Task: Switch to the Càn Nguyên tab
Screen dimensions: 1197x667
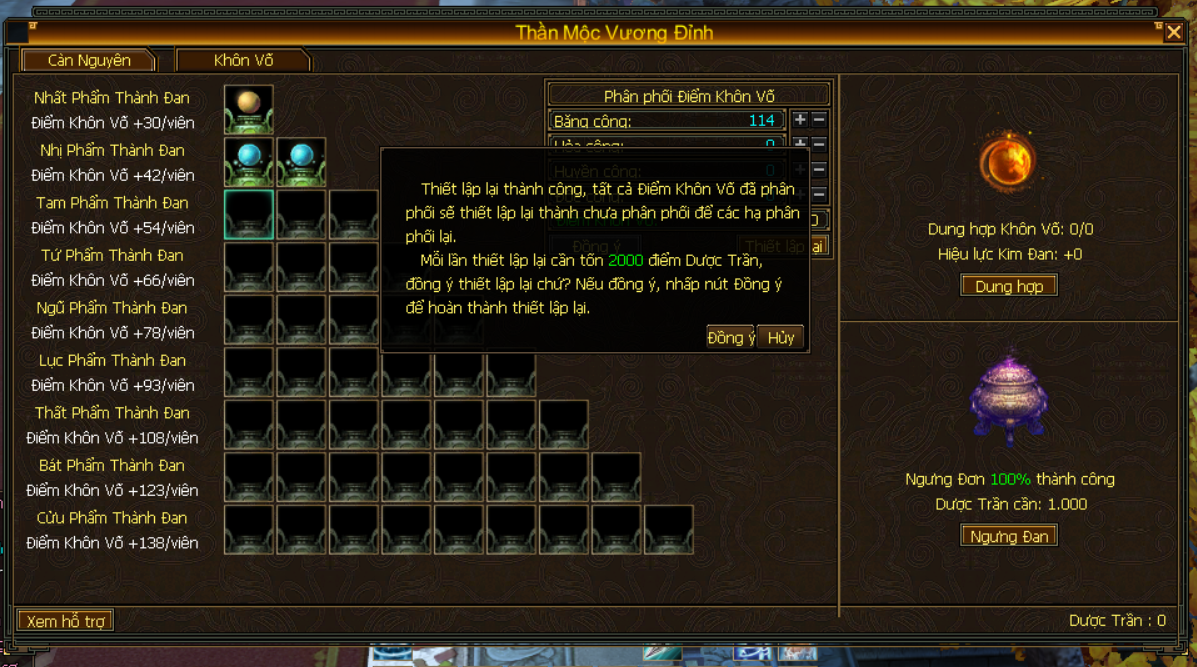Action: (89, 60)
